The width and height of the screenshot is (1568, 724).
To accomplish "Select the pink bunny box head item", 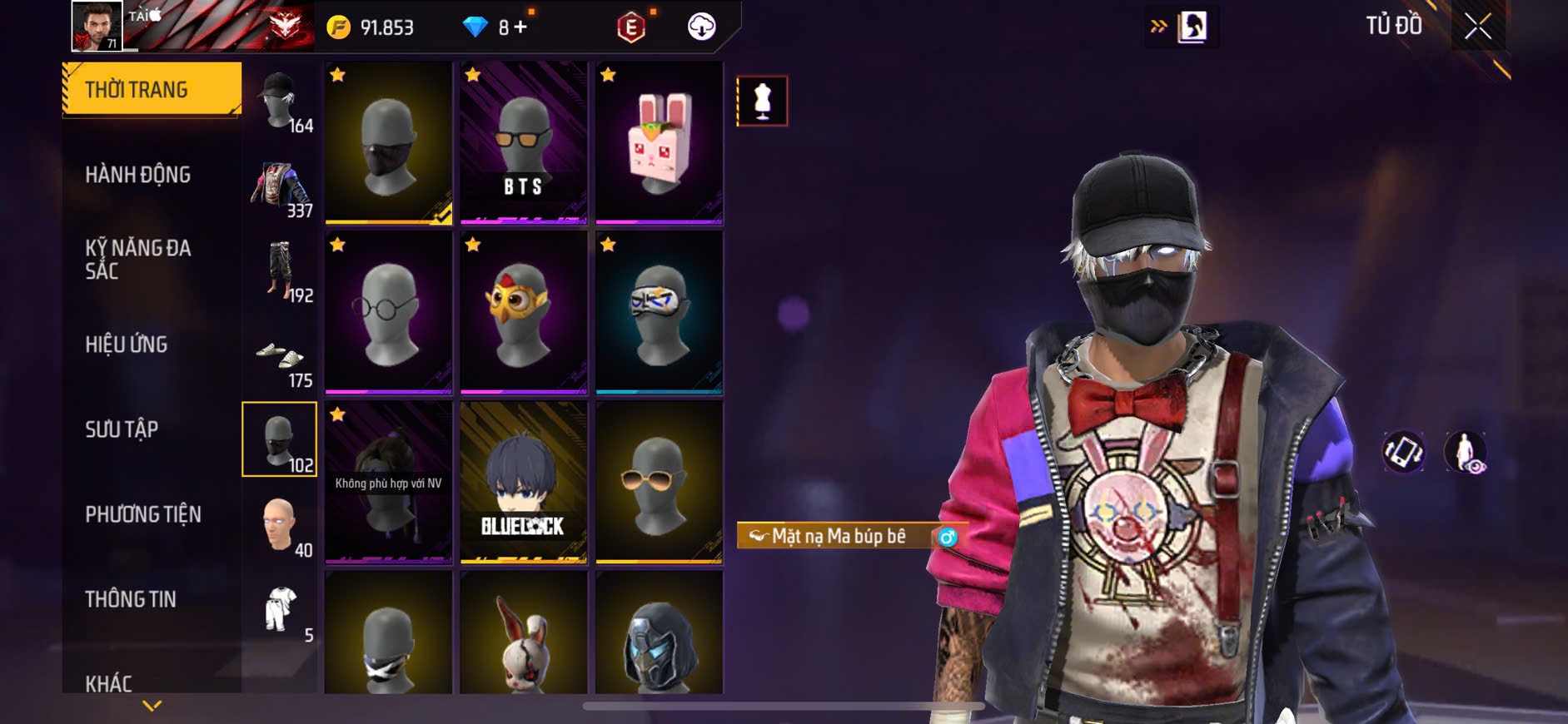I will click(x=659, y=142).
